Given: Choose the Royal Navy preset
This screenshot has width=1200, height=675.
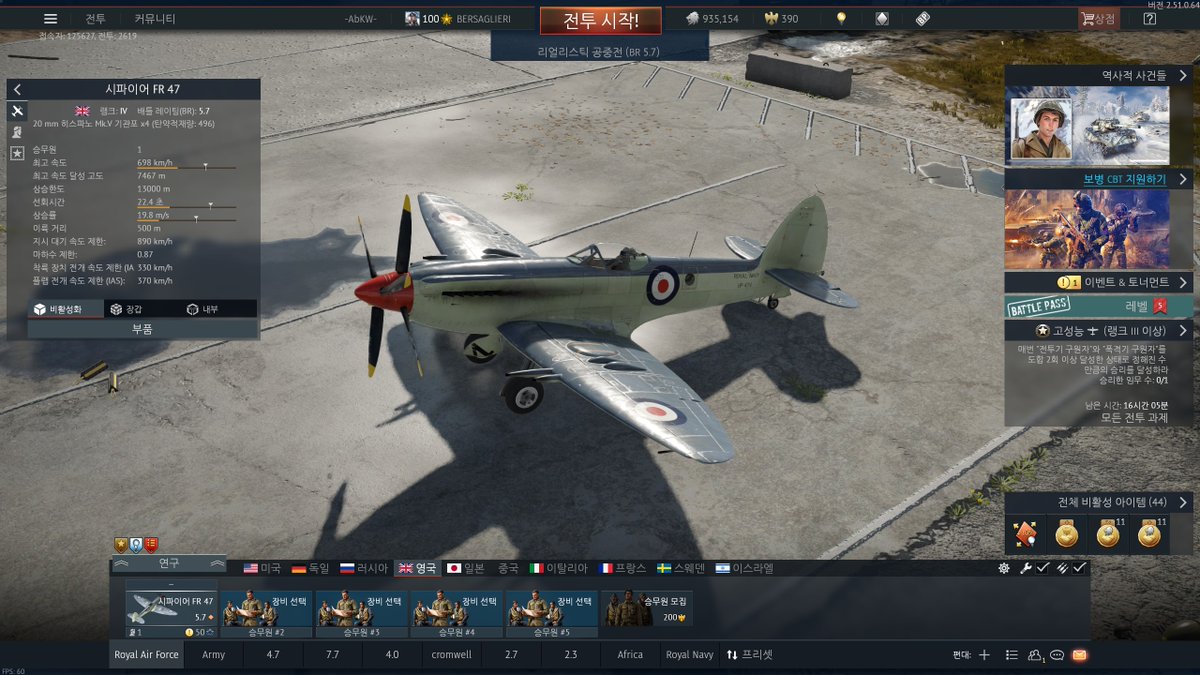Looking at the screenshot, I should point(690,655).
